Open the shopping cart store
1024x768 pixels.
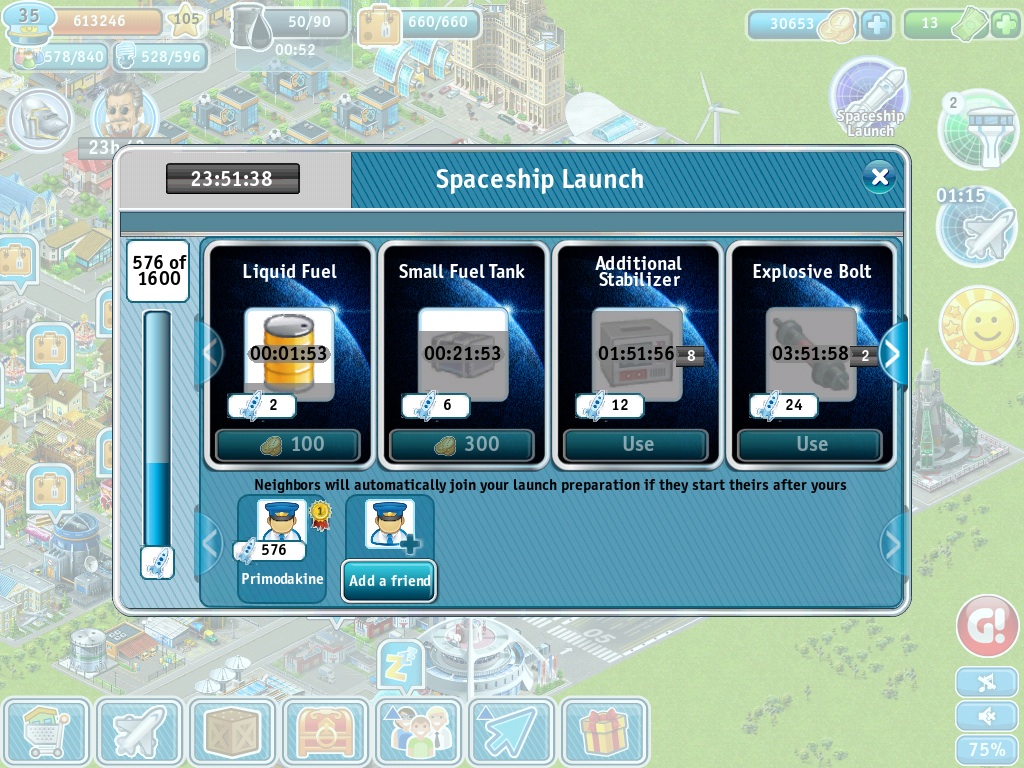point(46,732)
